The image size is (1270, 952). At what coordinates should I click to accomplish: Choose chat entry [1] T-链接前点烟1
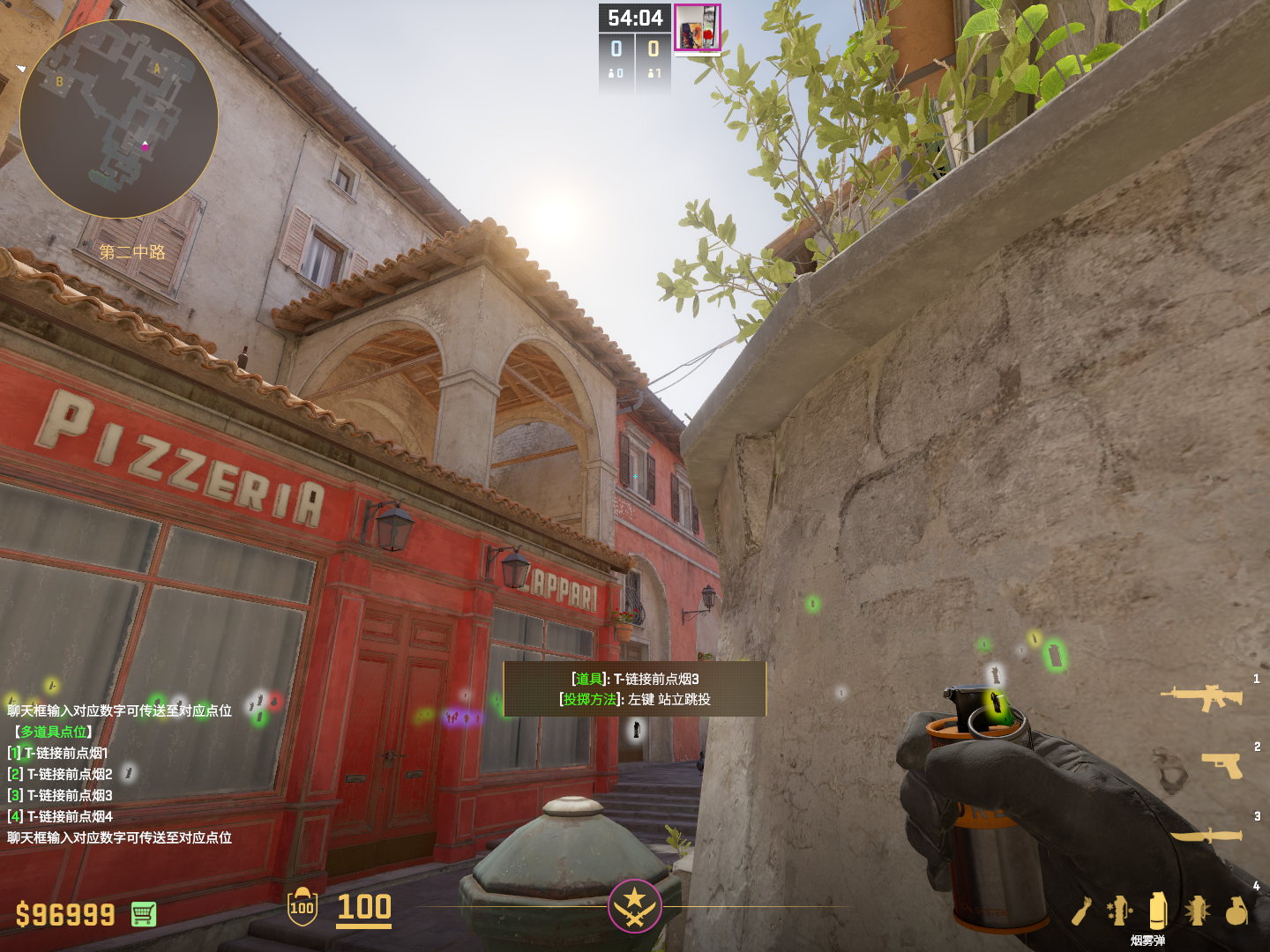[58, 753]
